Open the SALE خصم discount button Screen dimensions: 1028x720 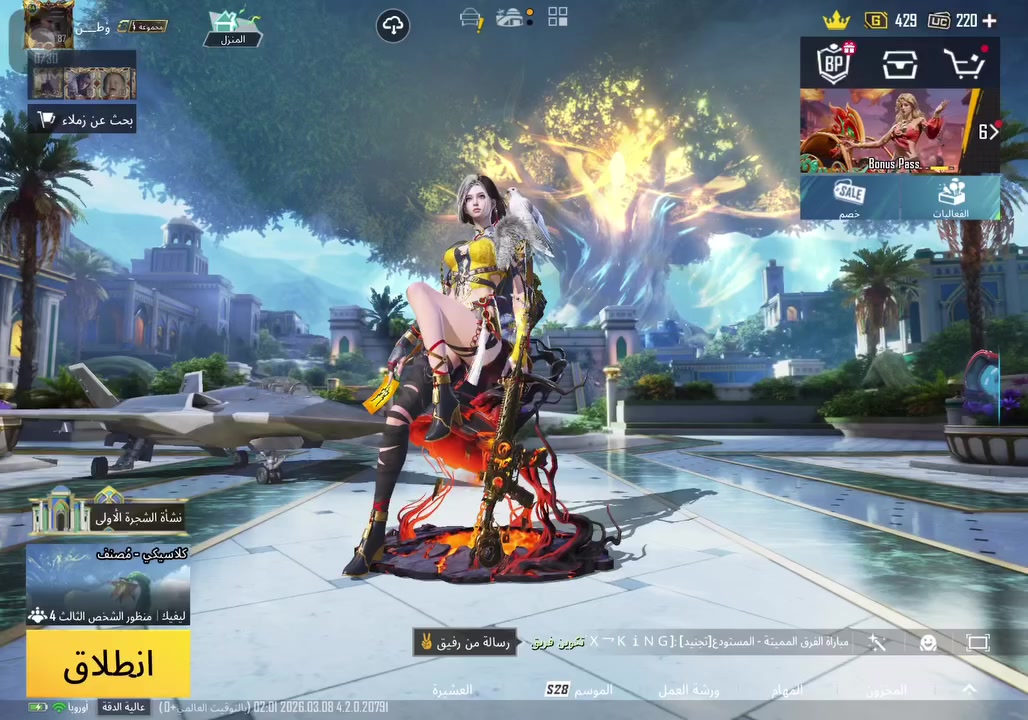[x=850, y=197]
